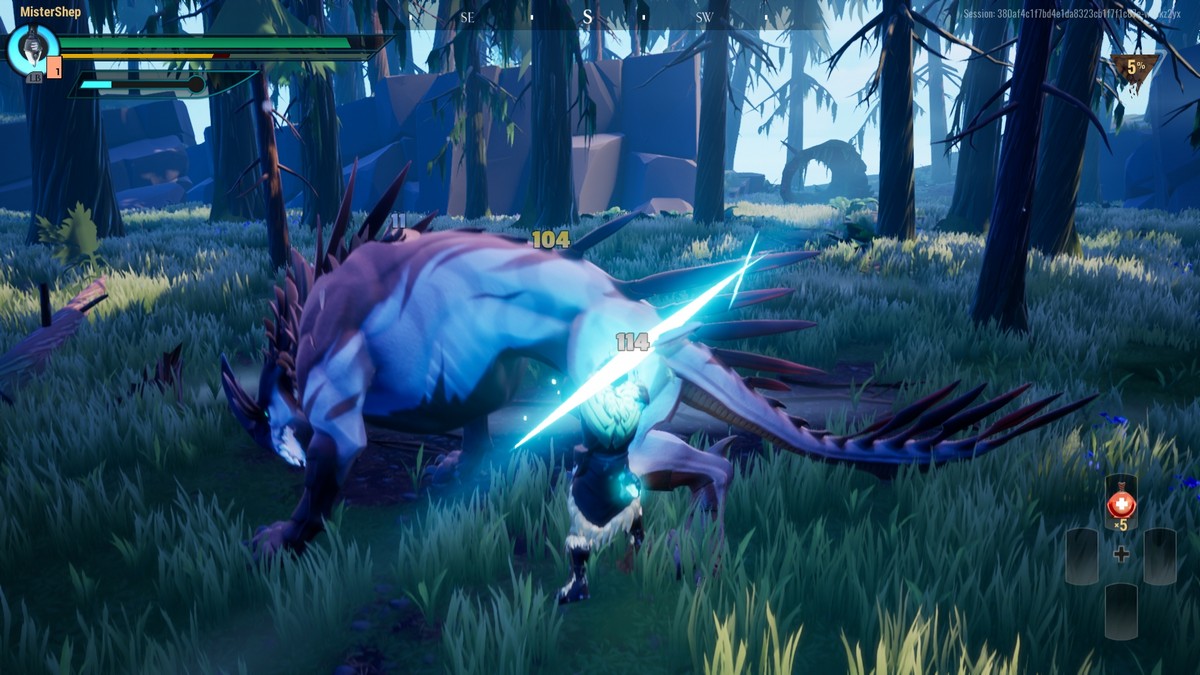Click the compass strip showing S
Image resolution: width=1200 pixels, height=675 pixels.
pyautogui.click(x=587, y=17)
